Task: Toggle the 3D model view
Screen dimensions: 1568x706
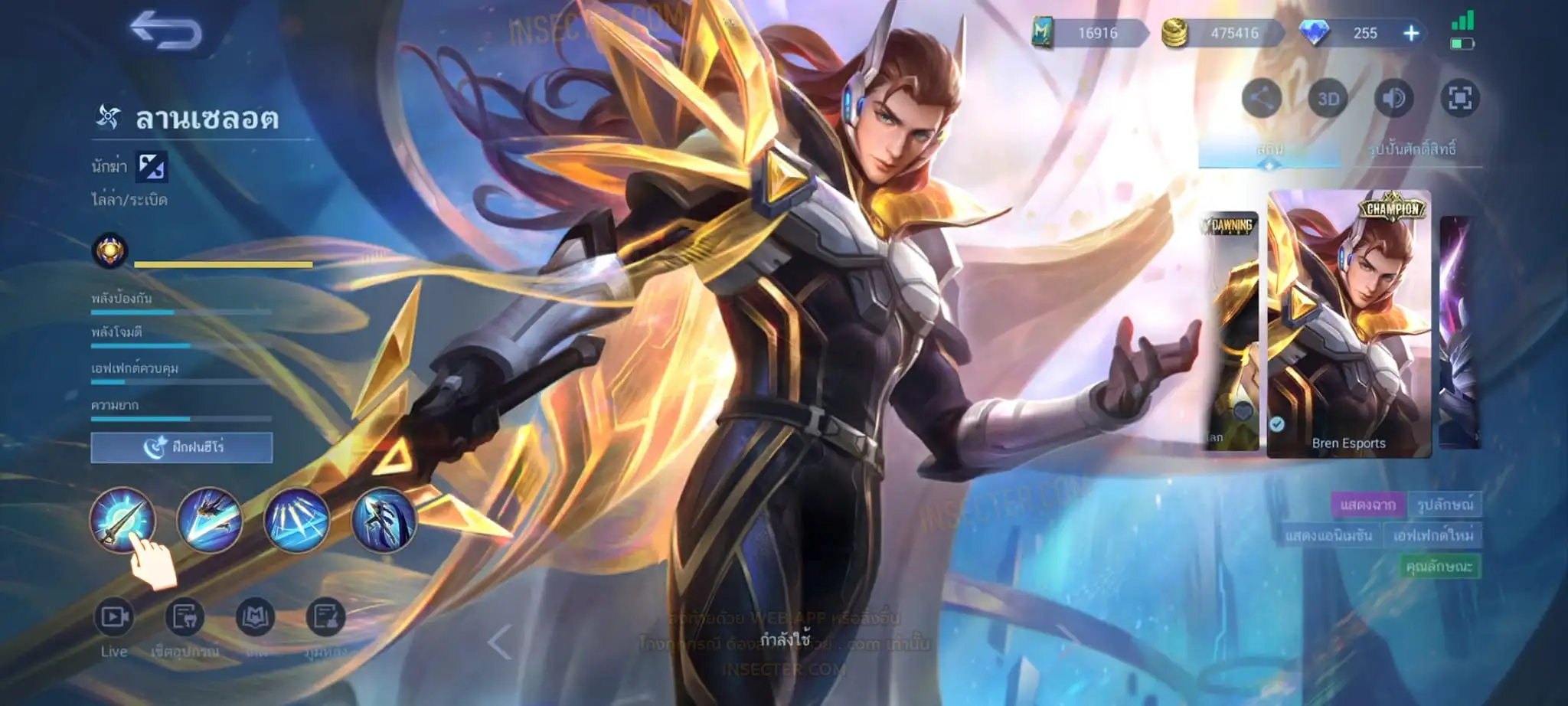Action: [x=1328, y=98]
